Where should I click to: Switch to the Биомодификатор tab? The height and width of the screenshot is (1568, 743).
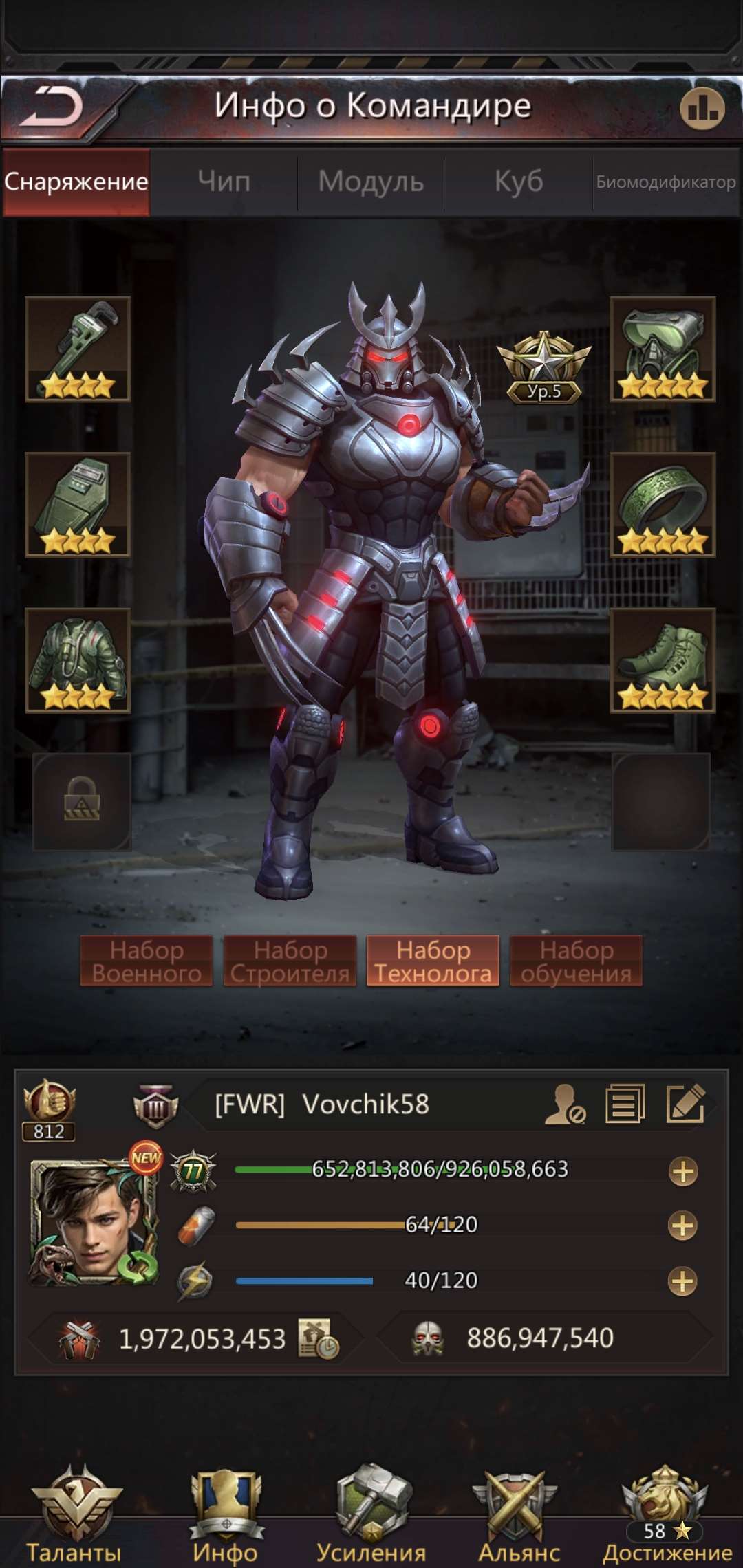coord(665,182)
